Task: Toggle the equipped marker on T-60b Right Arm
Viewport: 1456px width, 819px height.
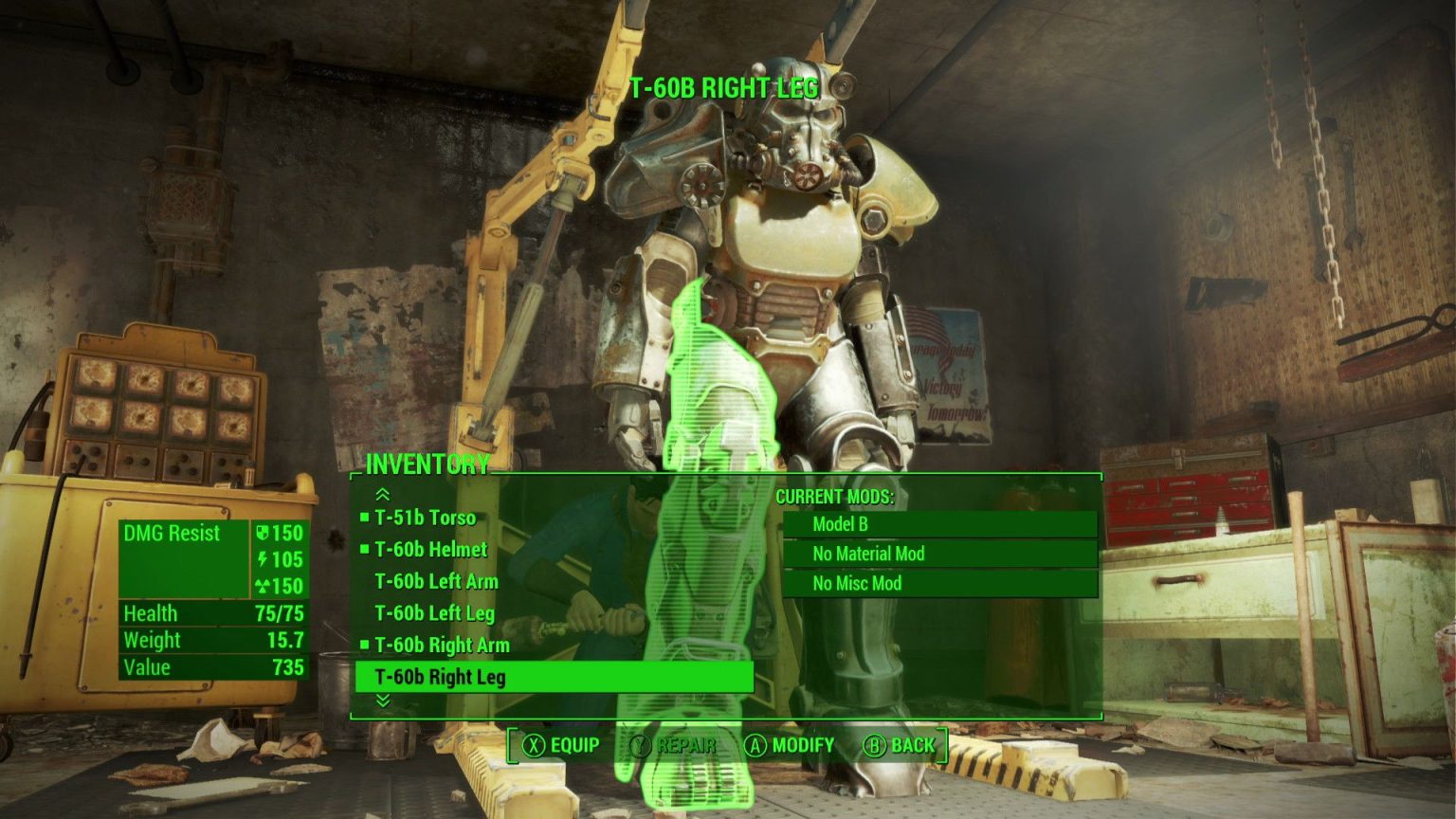Action: (364, 646)
